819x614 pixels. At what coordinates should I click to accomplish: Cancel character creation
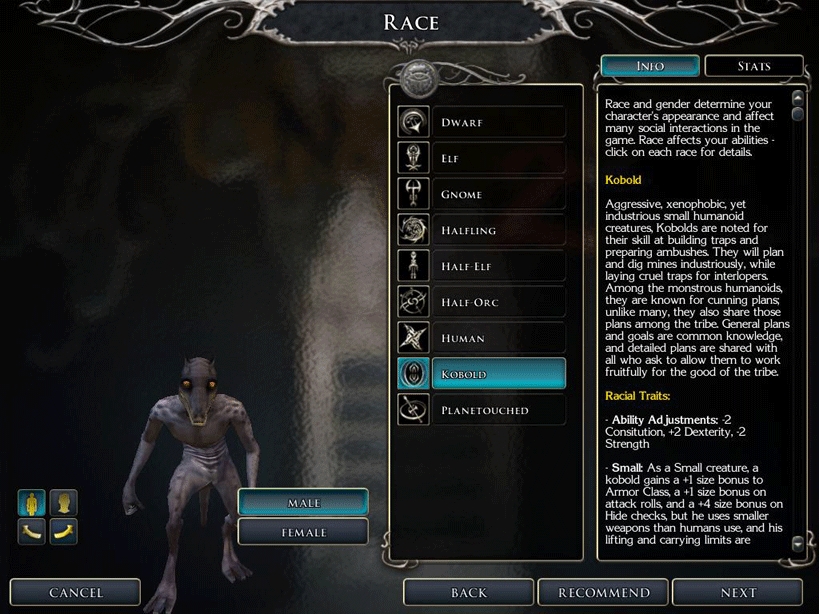pos(76,593)
